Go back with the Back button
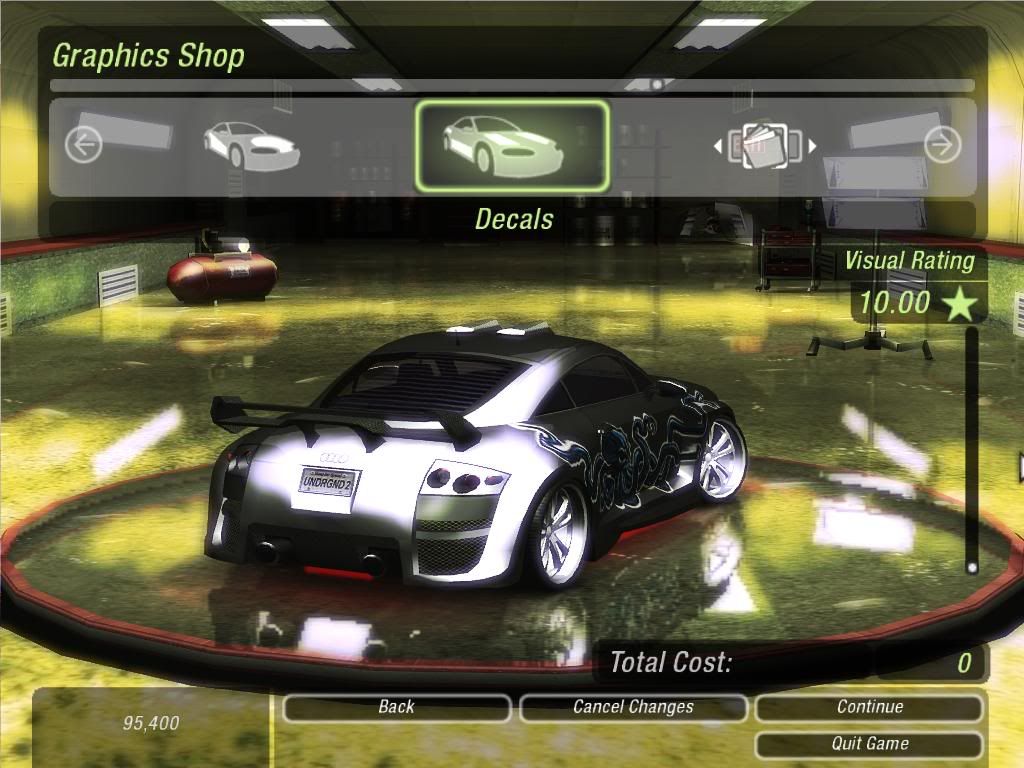The width and height of the screenshot is (1024, 768). [x=396, y=708]
